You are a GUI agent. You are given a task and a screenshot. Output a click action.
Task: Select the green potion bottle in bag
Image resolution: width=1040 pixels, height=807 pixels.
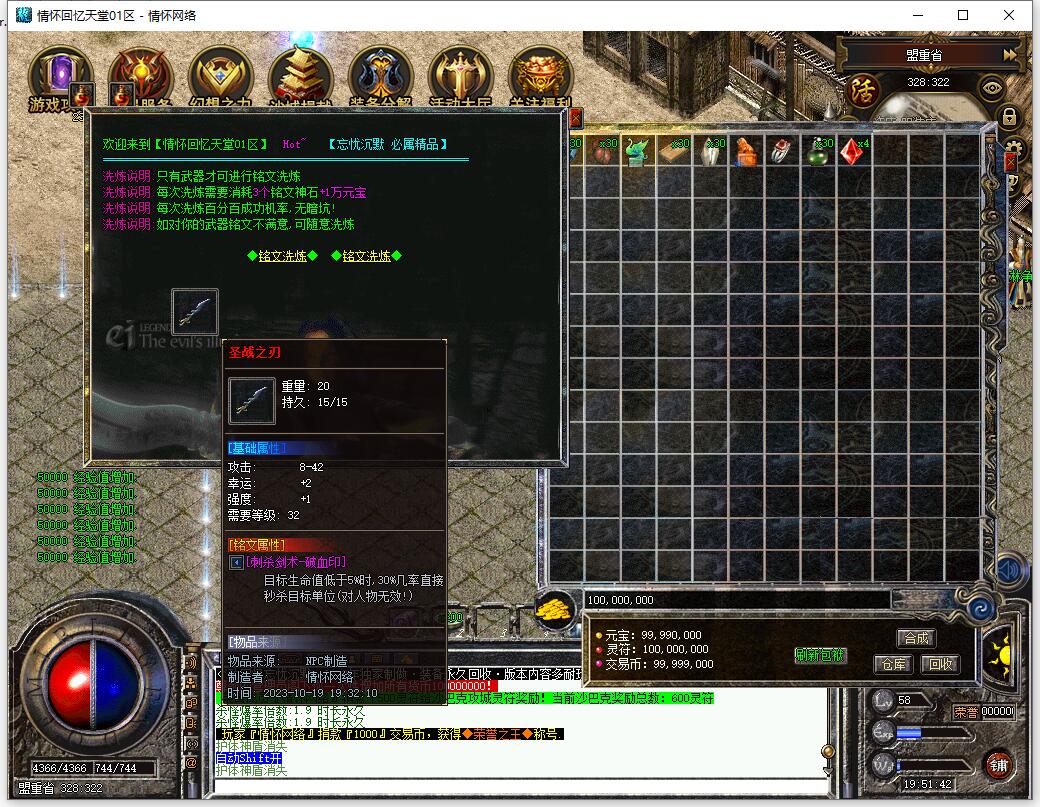[818, 151]
